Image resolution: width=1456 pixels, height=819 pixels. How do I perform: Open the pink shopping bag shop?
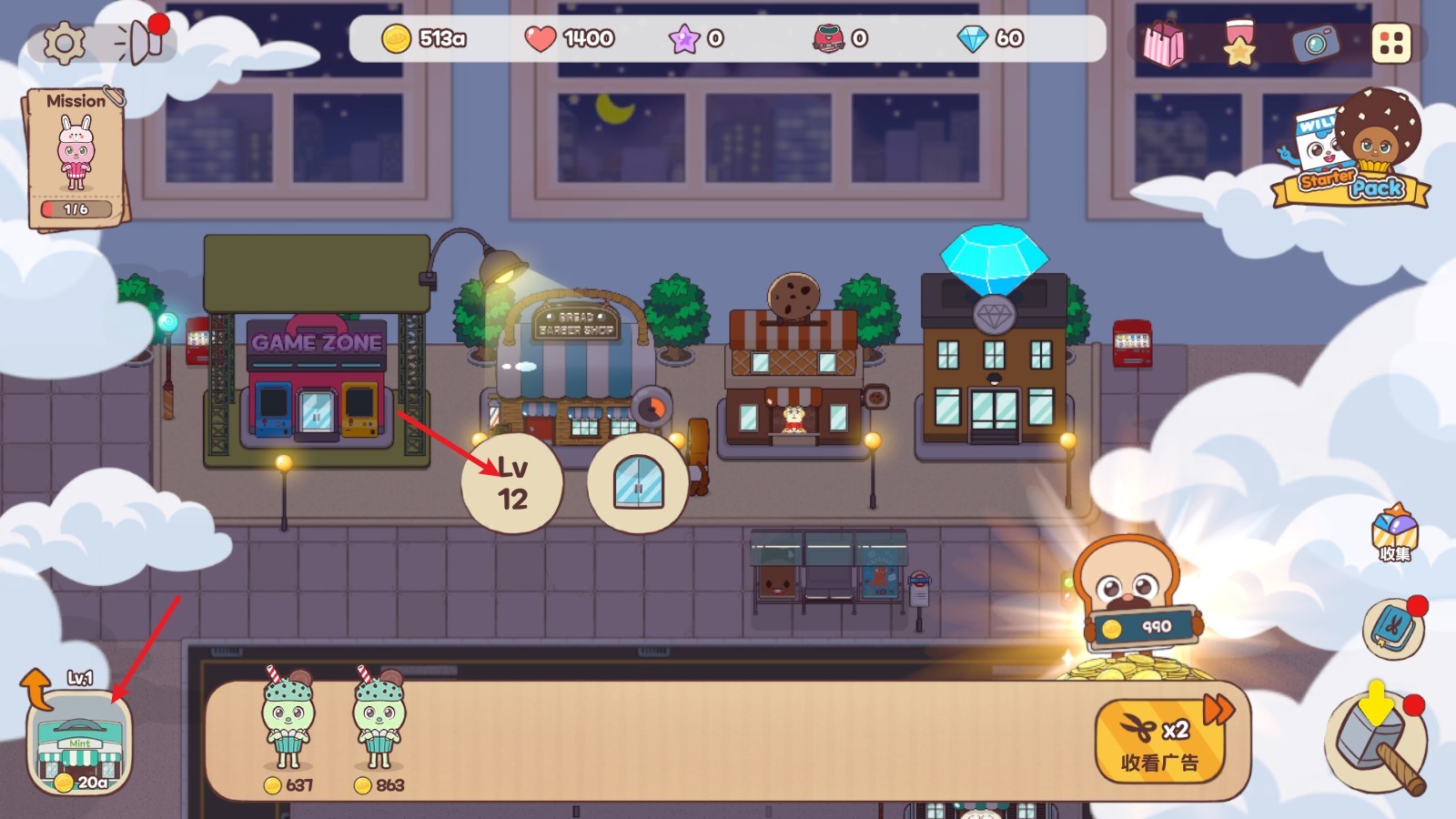pyautogui.click(x=1163, y=43)
